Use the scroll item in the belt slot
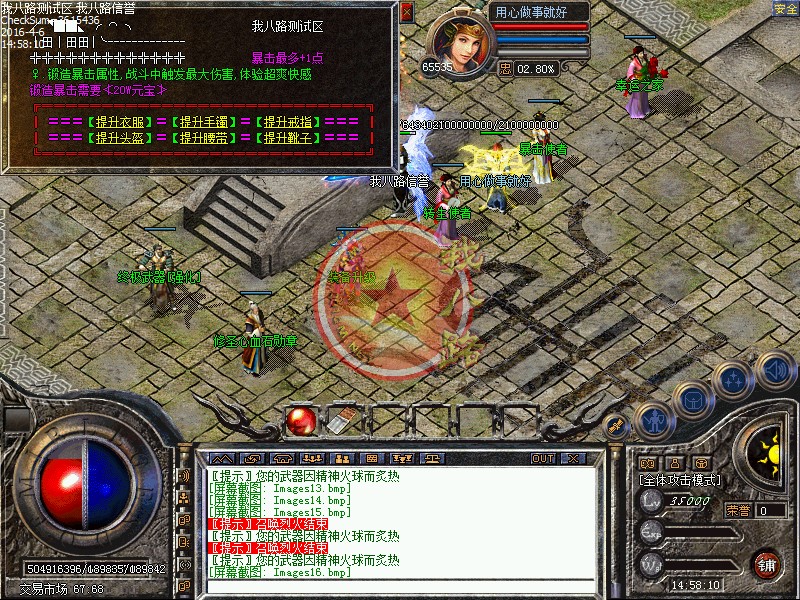This screenshot has width=800, height=600. pyautogui.click(x=341, y=422)
